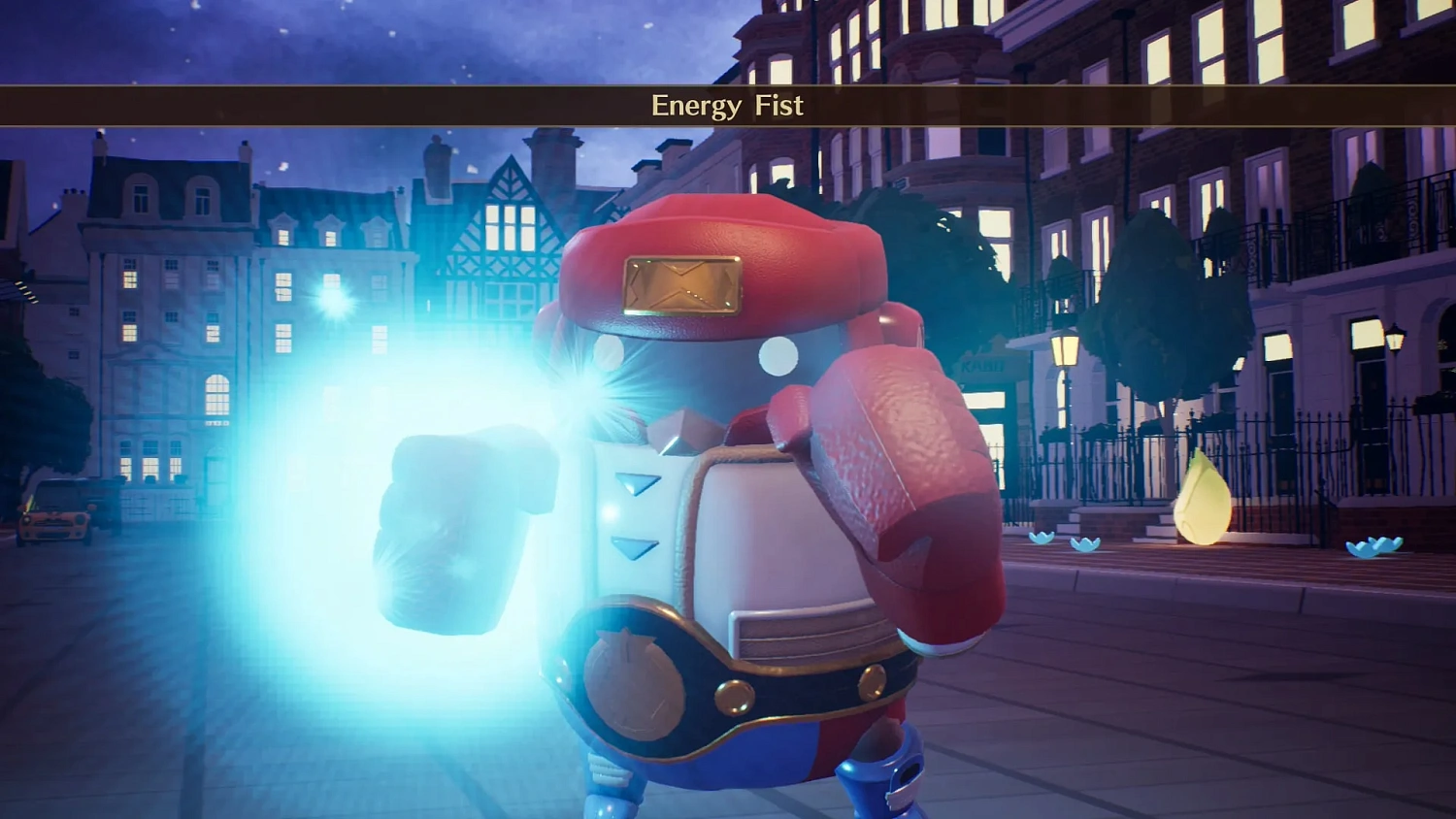Click the Energy Fist banner text
Image resolution: width=1456 pixels, height=819 pixels.
(x=728, y=105)
